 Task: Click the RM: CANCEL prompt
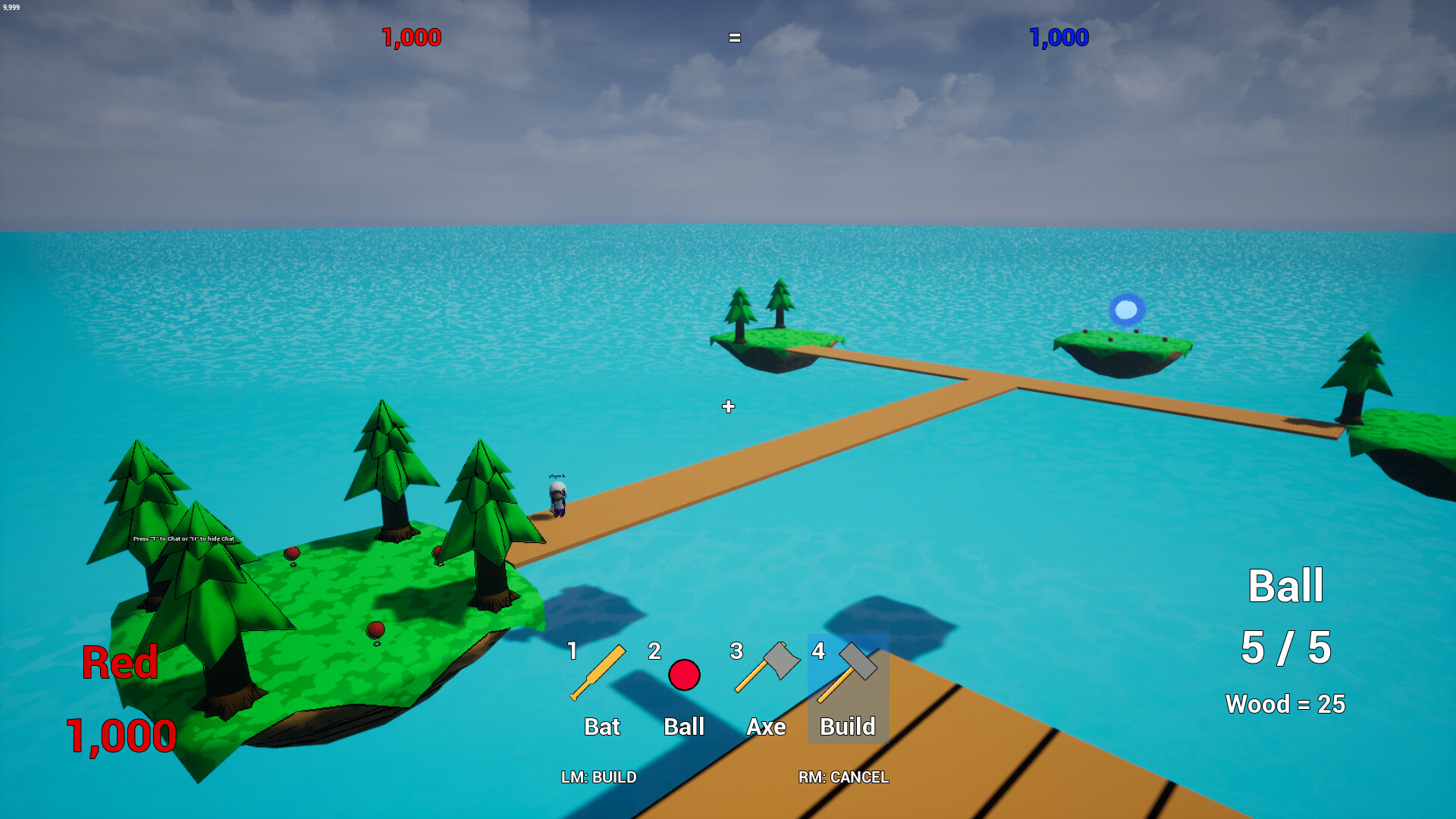[844, 777]
